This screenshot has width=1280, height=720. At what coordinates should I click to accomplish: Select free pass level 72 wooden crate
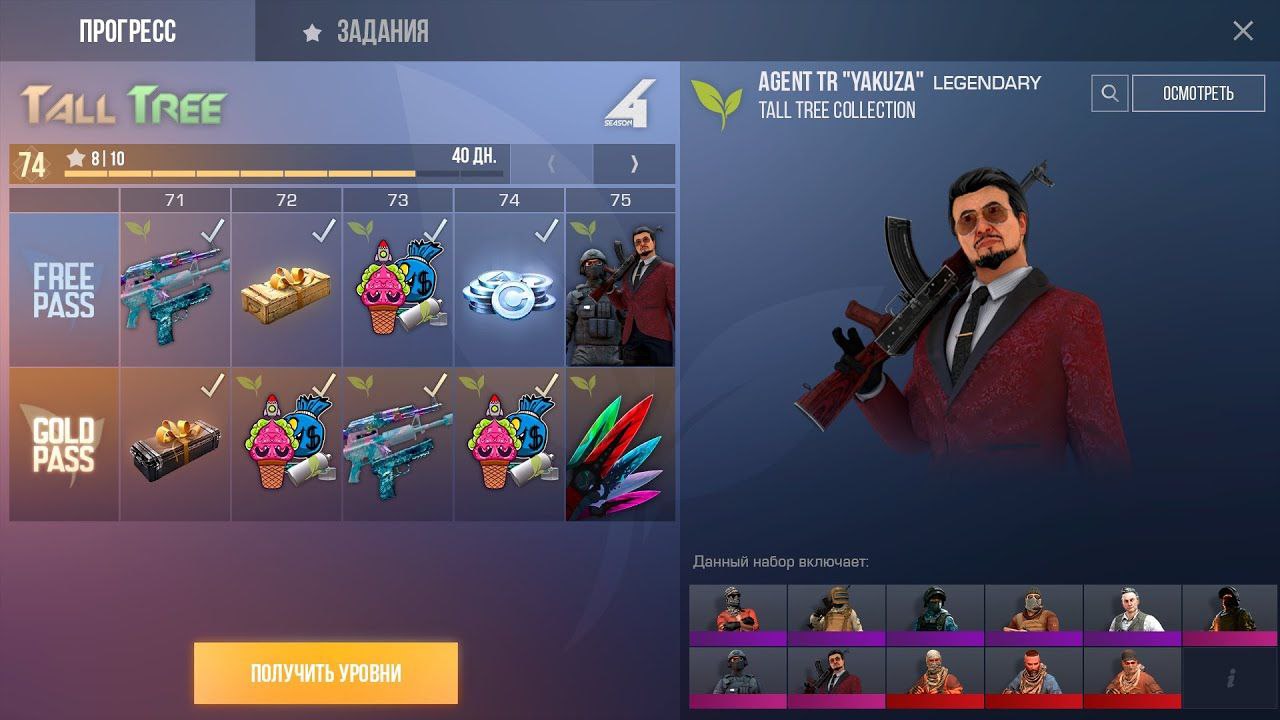coord(287,290)
